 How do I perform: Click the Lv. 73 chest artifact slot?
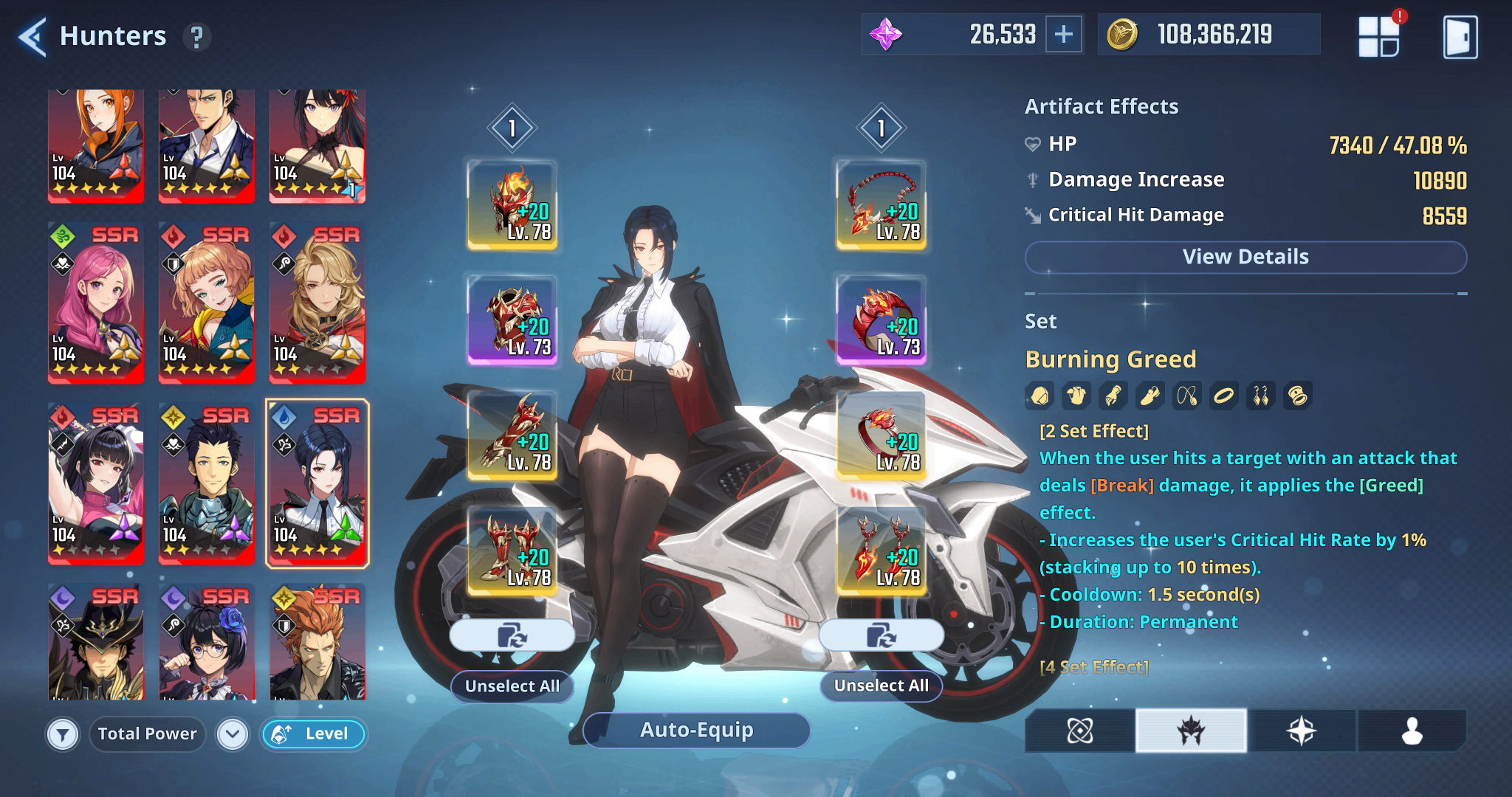point(512,322)
